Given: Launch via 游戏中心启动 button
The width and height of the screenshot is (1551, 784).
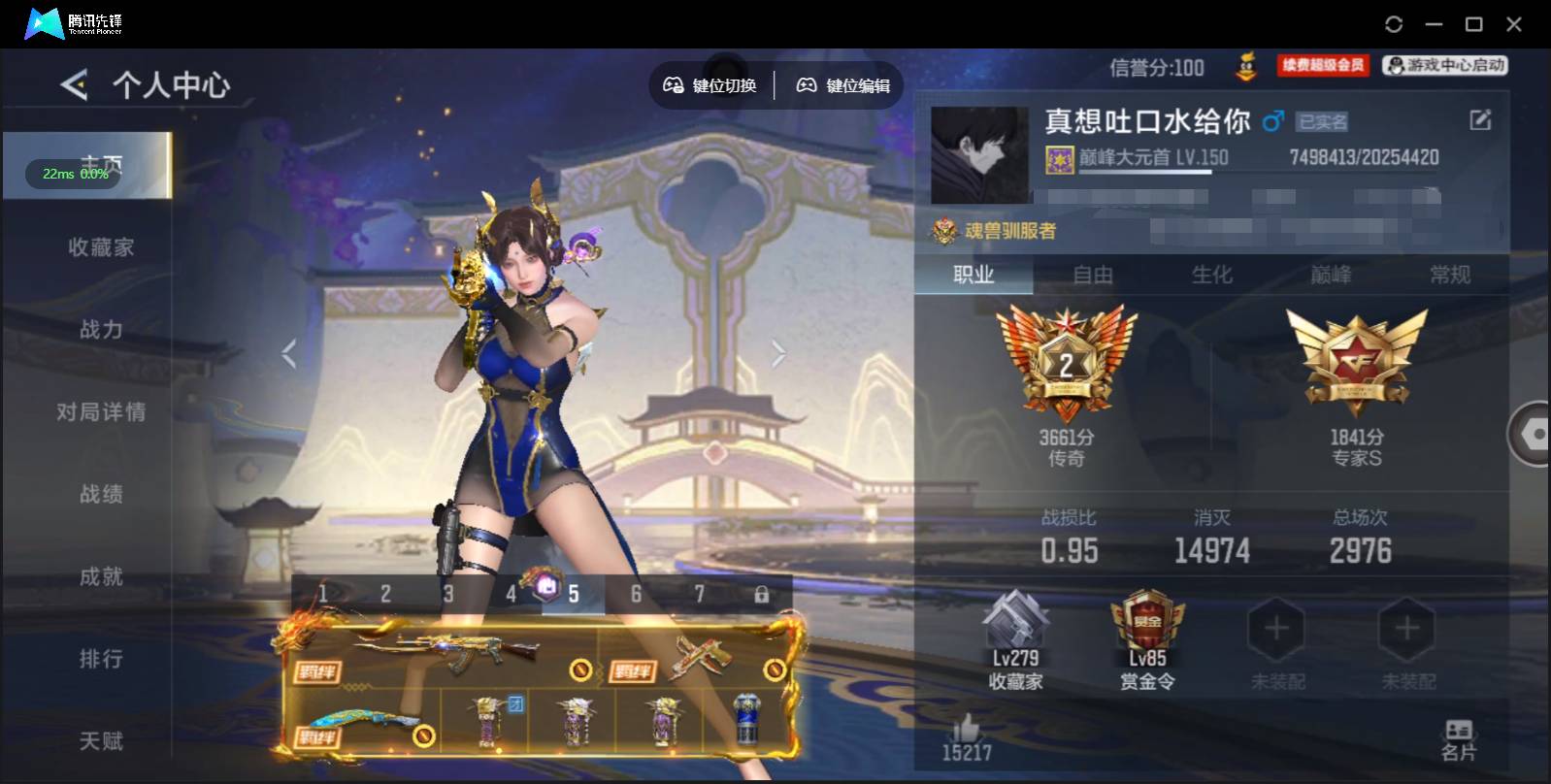Looking at the screenshot, I should [1443, 66].
